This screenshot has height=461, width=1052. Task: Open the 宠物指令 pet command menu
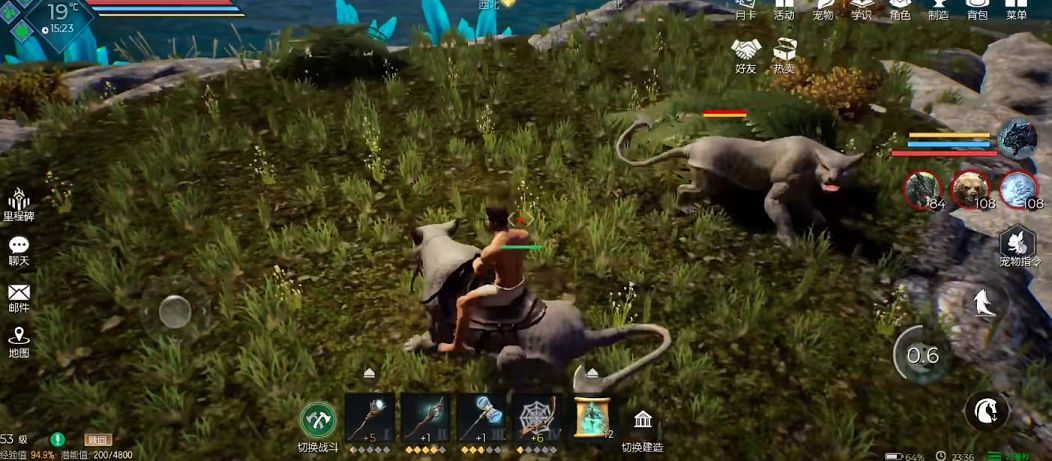1018,246
